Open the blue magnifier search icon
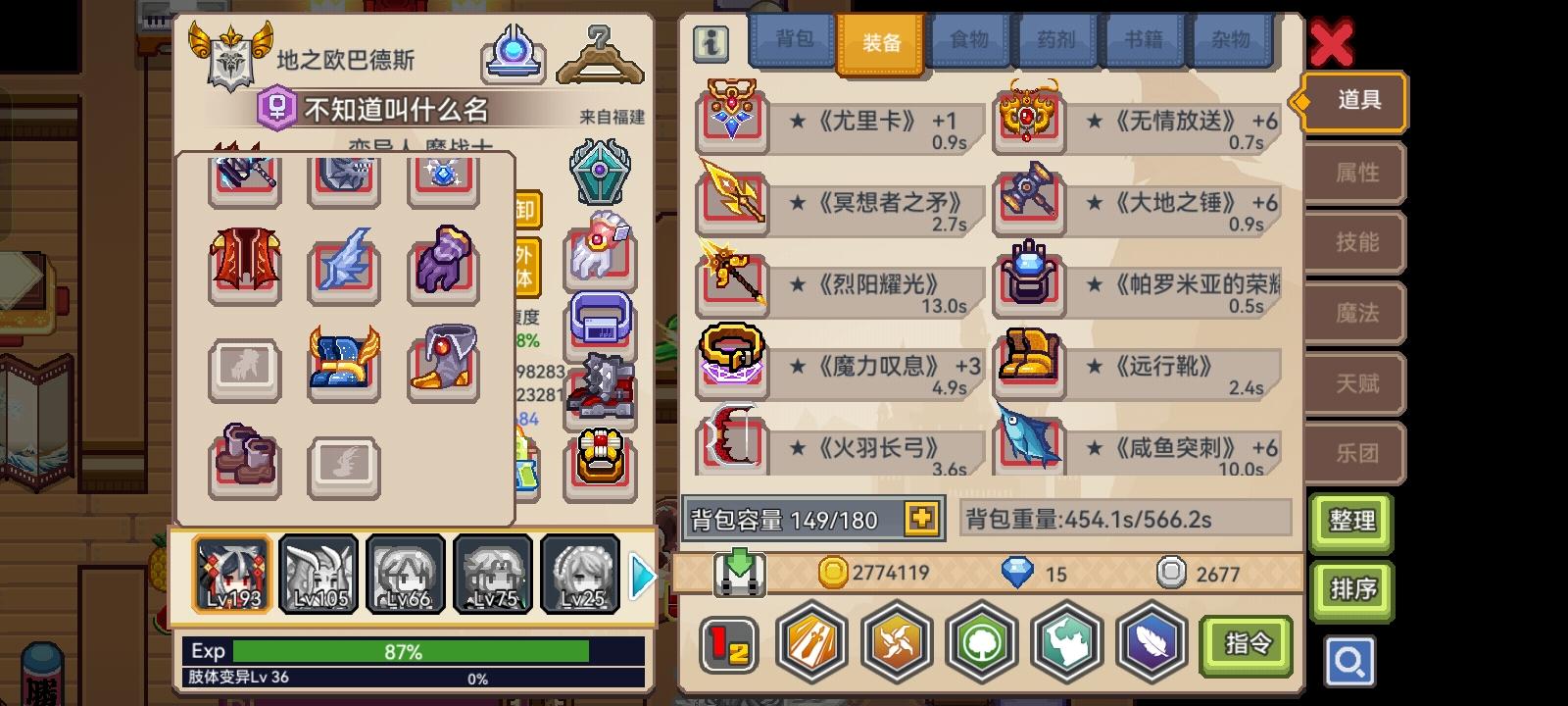The image size is (1568, 706). (1350, 662)
